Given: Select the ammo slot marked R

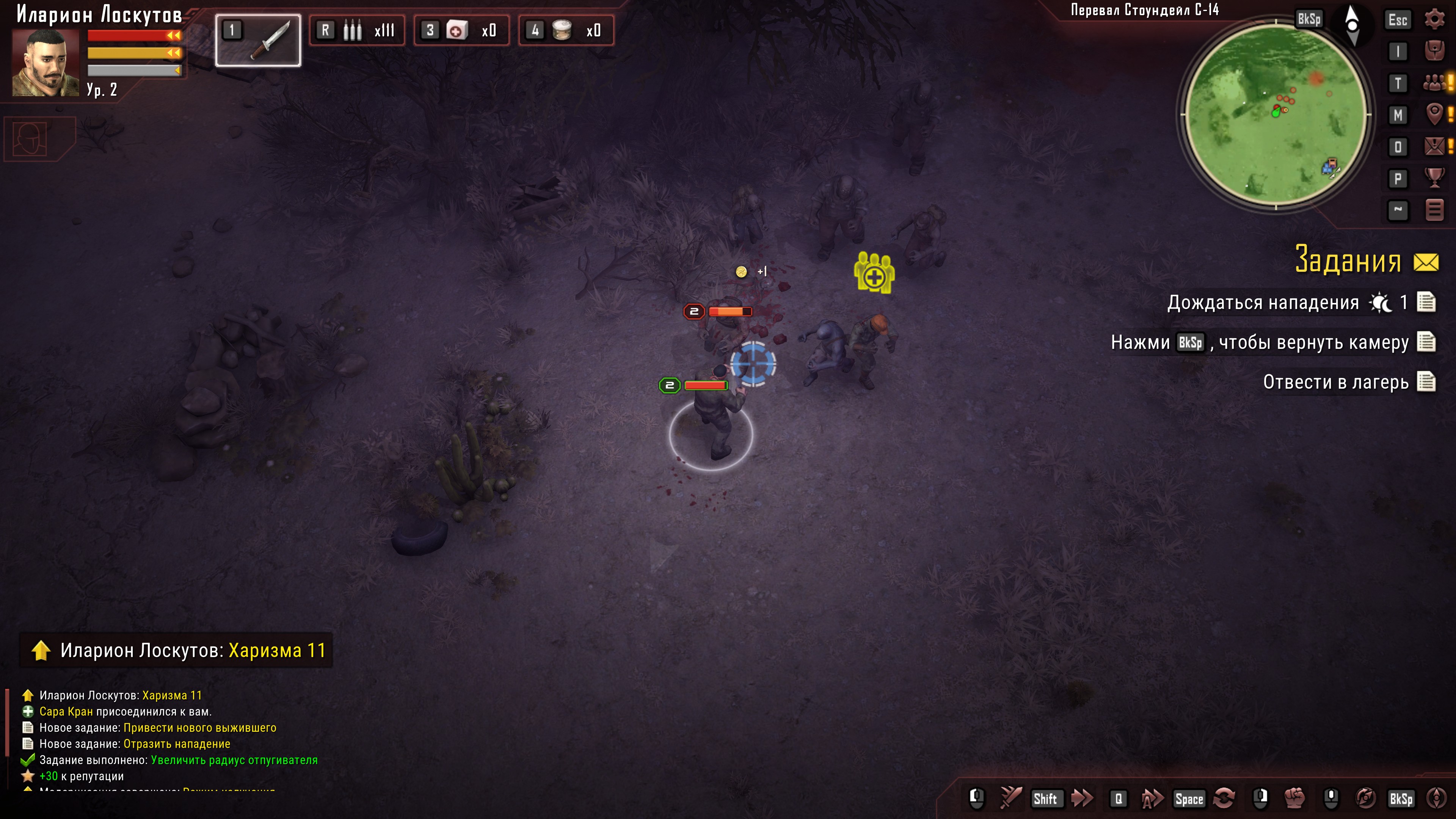Looking at the screenshot, I should (357, 30).
